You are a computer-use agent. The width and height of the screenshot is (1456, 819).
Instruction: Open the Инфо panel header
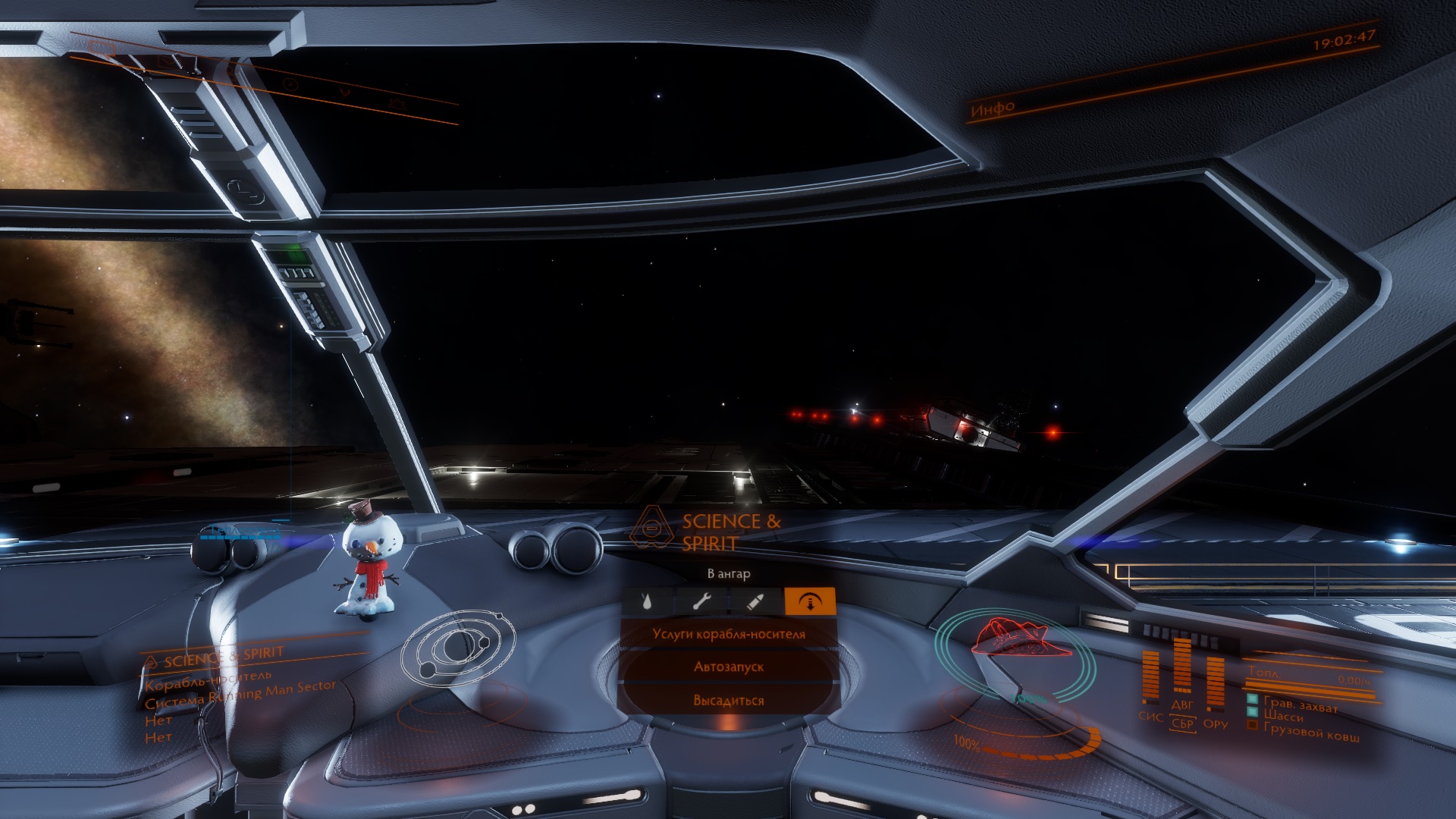click(x=993, y=109)
